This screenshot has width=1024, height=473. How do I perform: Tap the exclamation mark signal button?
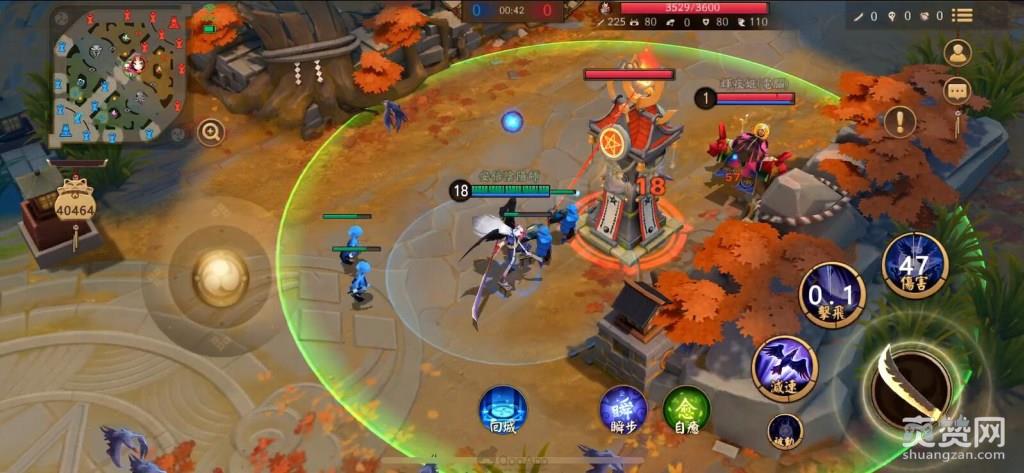899,121
